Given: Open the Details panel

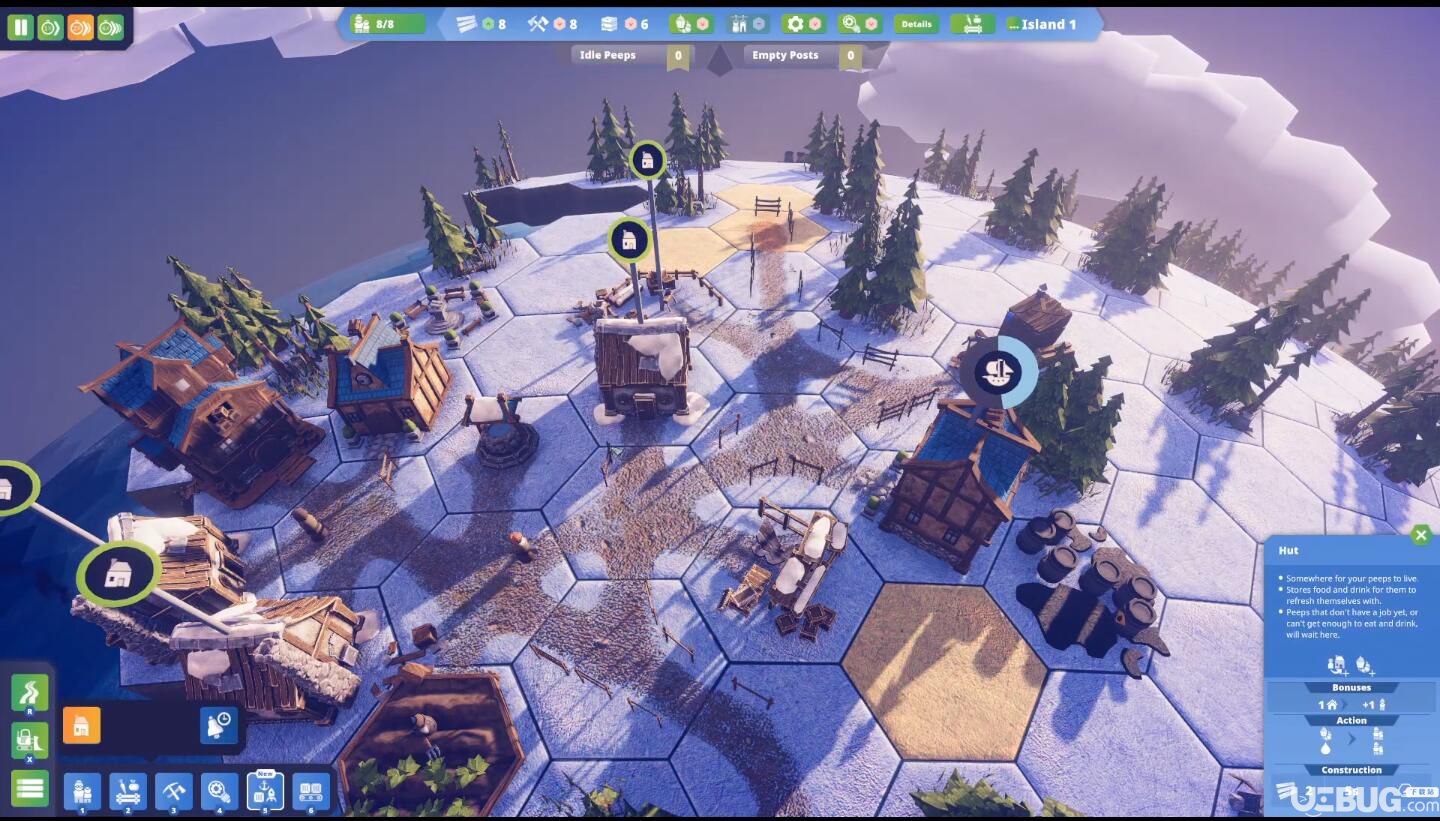Looking at the screenshot, I should coord(915,24).
